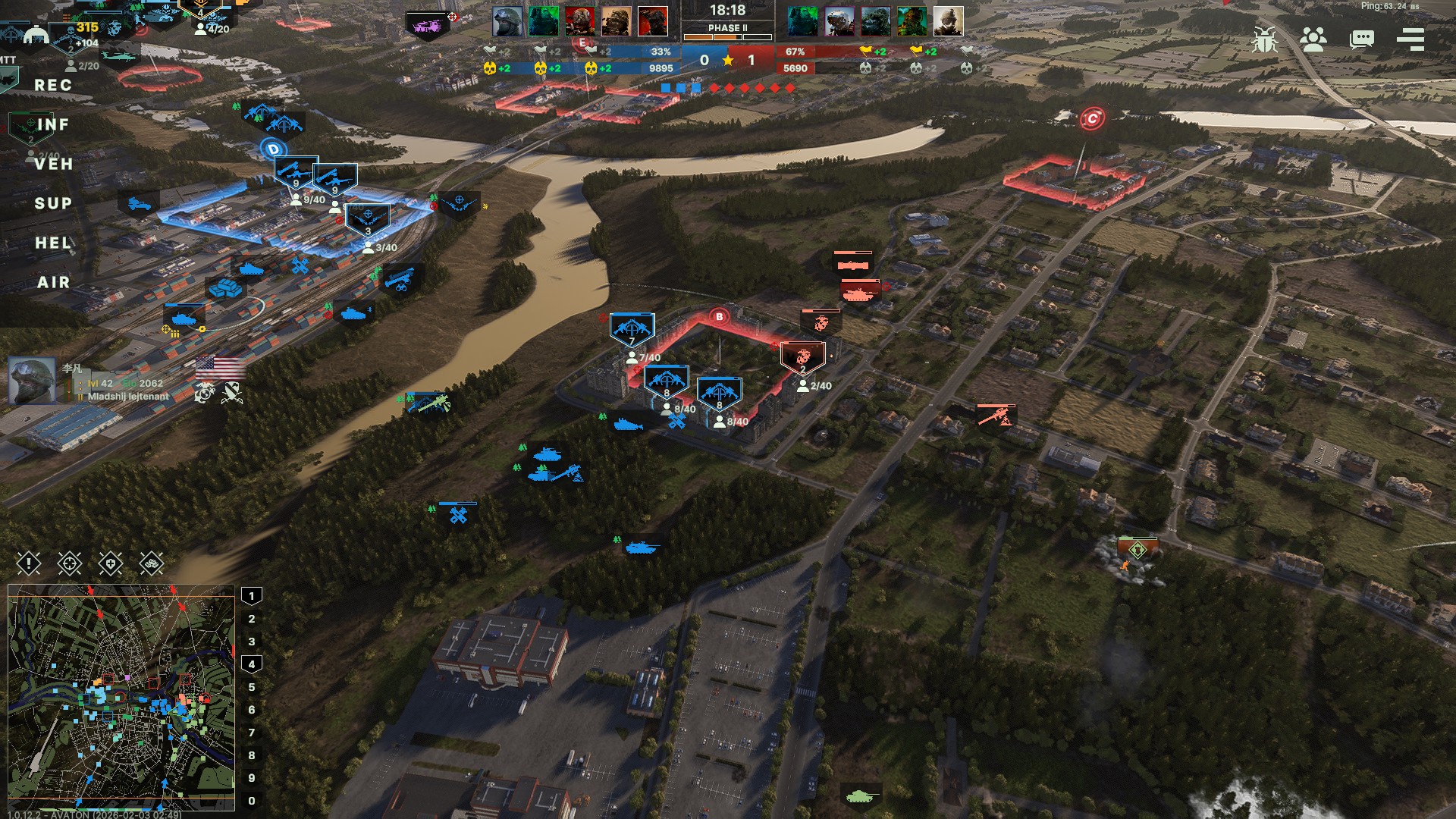
Task: Select control group 4
Action: click(x=252, y=664)
